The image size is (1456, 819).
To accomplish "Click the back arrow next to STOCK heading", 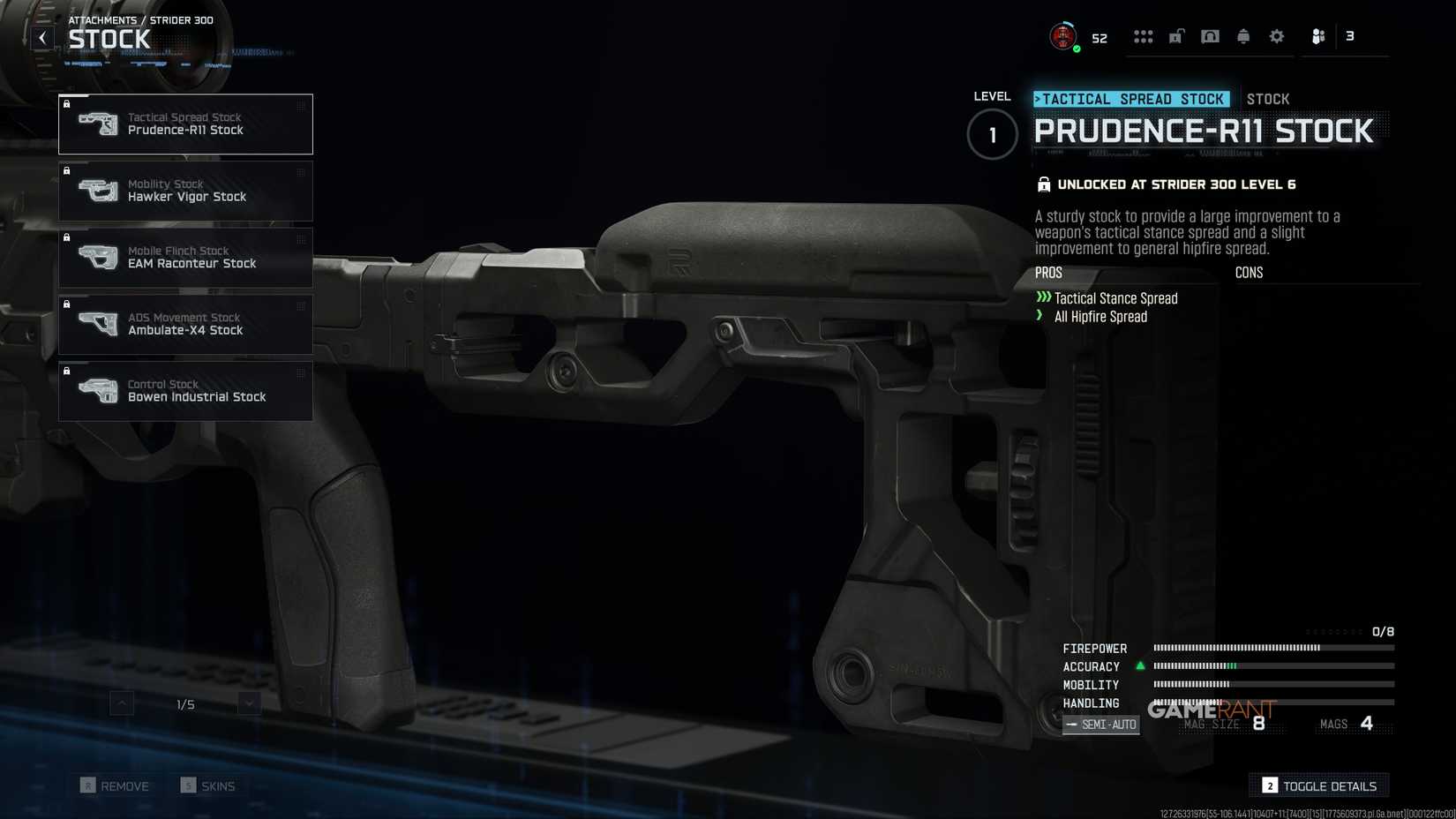I will [x=41, y=37].
